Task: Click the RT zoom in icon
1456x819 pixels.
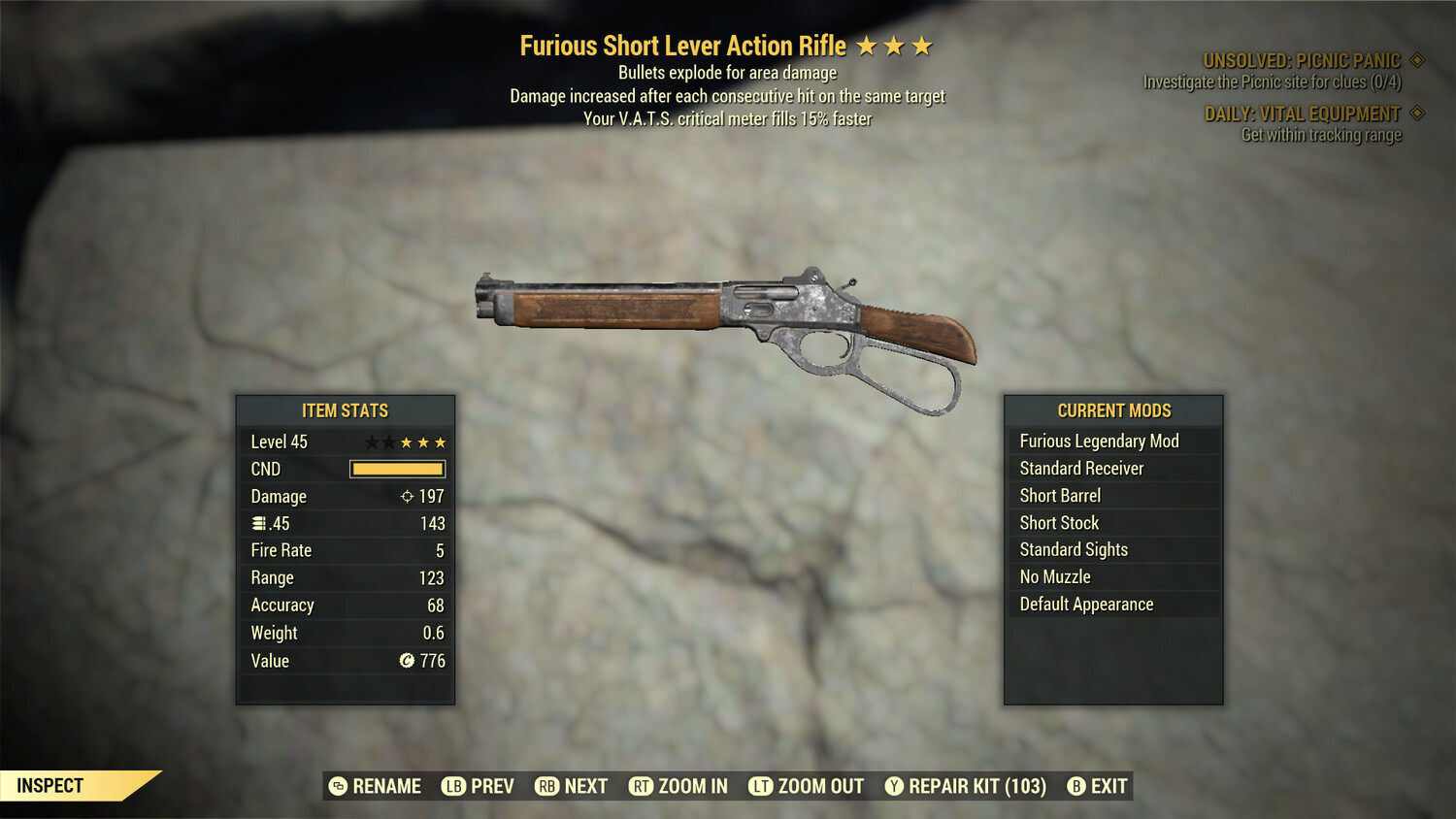Action: click(642, 786)
